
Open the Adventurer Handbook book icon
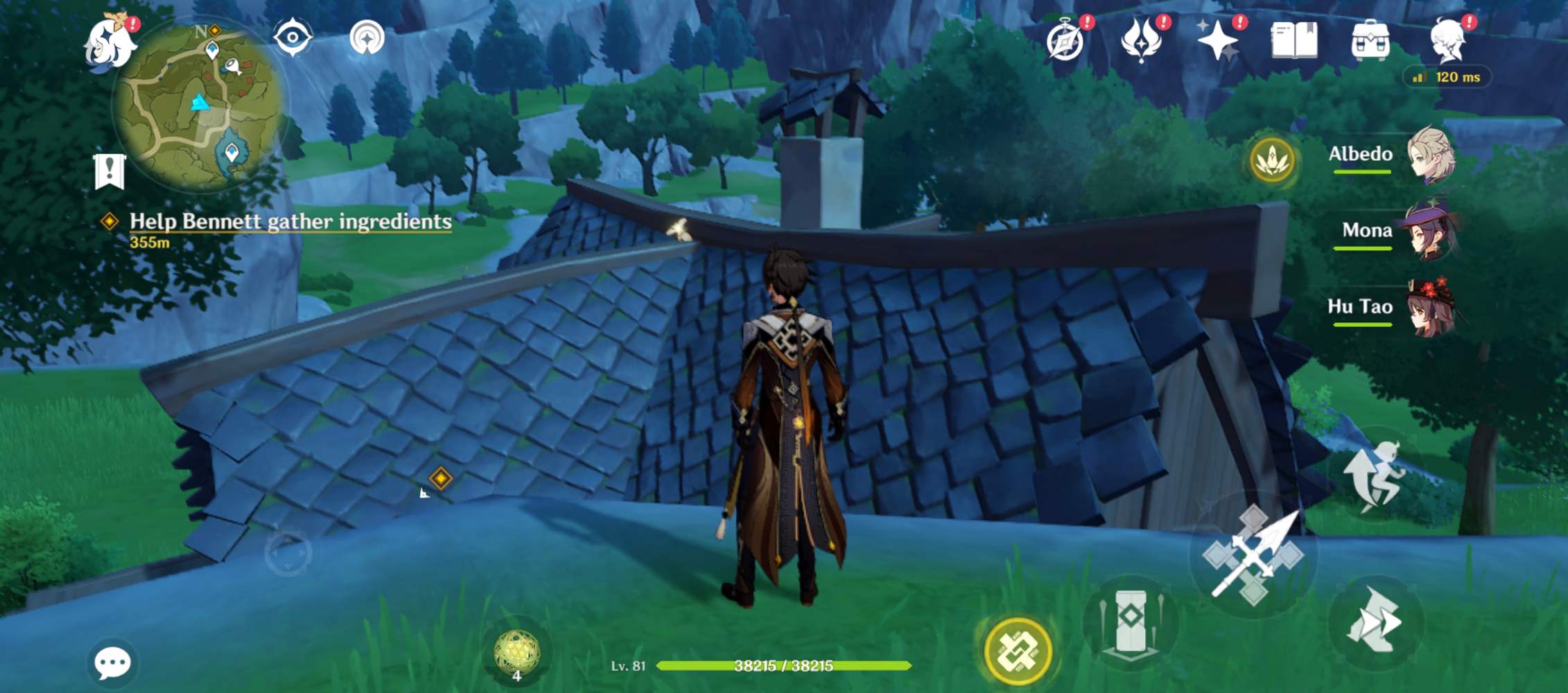click(x=1294, y=42)
